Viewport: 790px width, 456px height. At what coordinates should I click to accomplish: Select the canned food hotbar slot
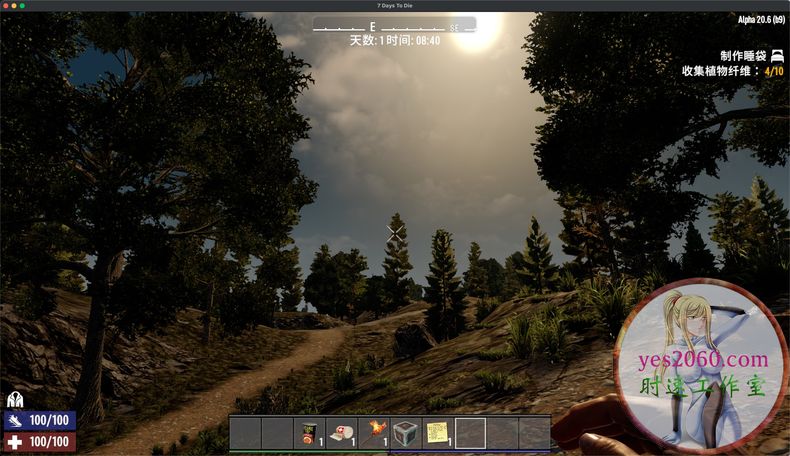coord(309,433)
